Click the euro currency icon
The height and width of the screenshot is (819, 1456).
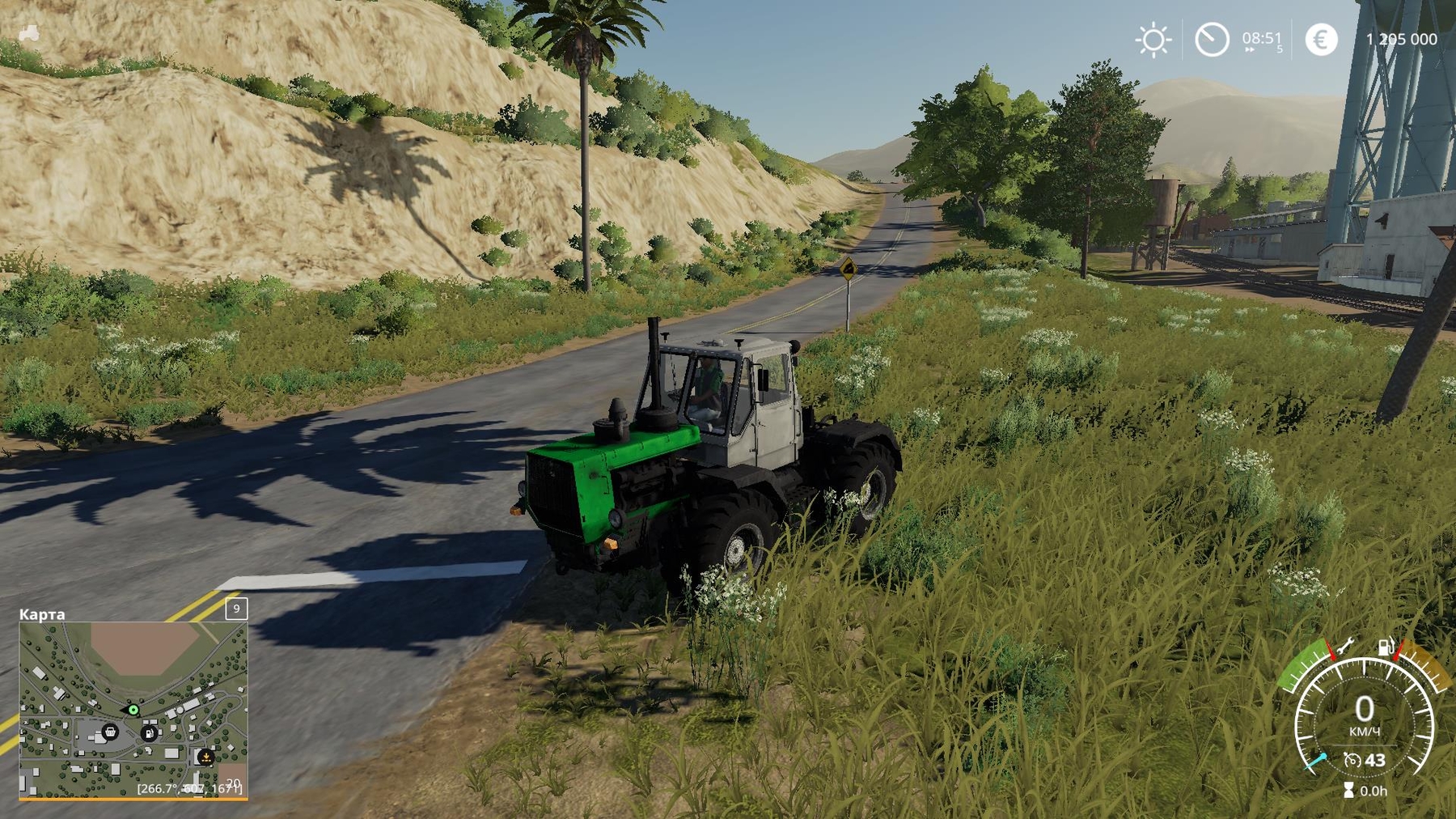1321,40
